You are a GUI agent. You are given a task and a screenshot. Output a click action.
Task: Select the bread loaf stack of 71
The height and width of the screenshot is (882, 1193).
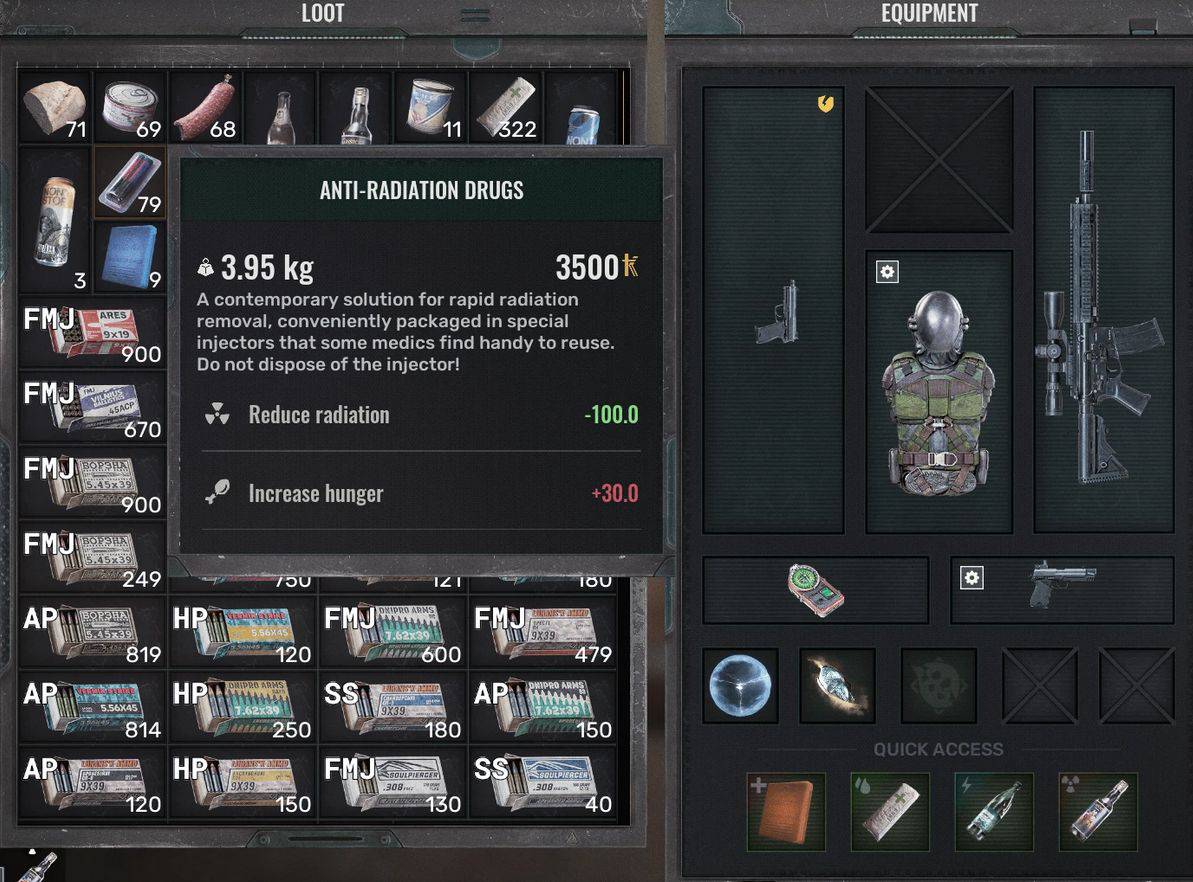click(55, 107)
